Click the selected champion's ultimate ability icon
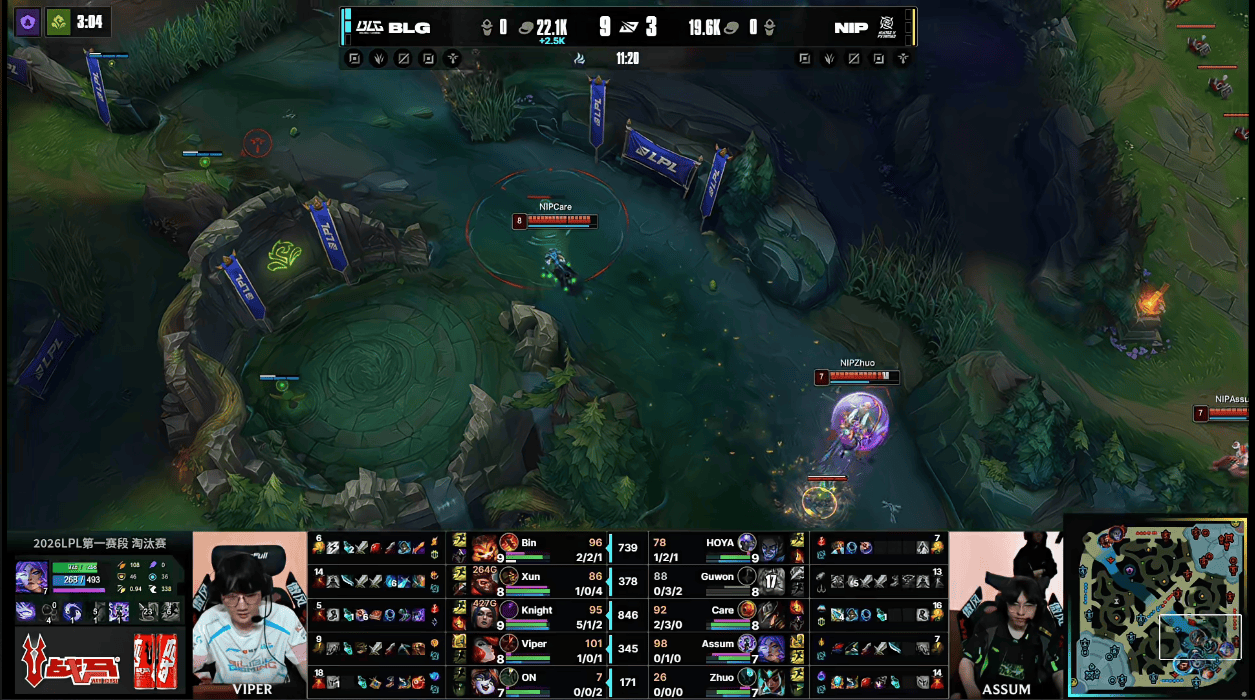Screen dimensions: 1255x700 (x=118, y=612)
